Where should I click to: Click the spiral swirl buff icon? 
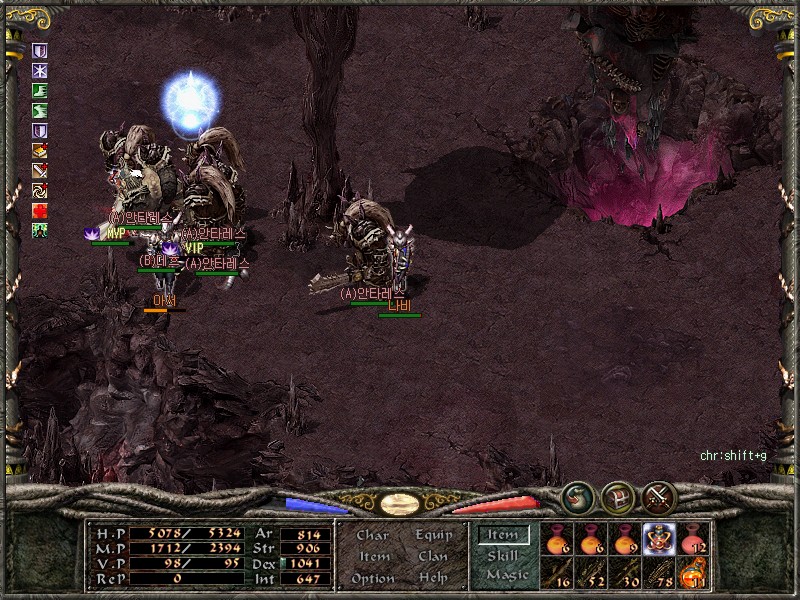(x=40, y=191)
